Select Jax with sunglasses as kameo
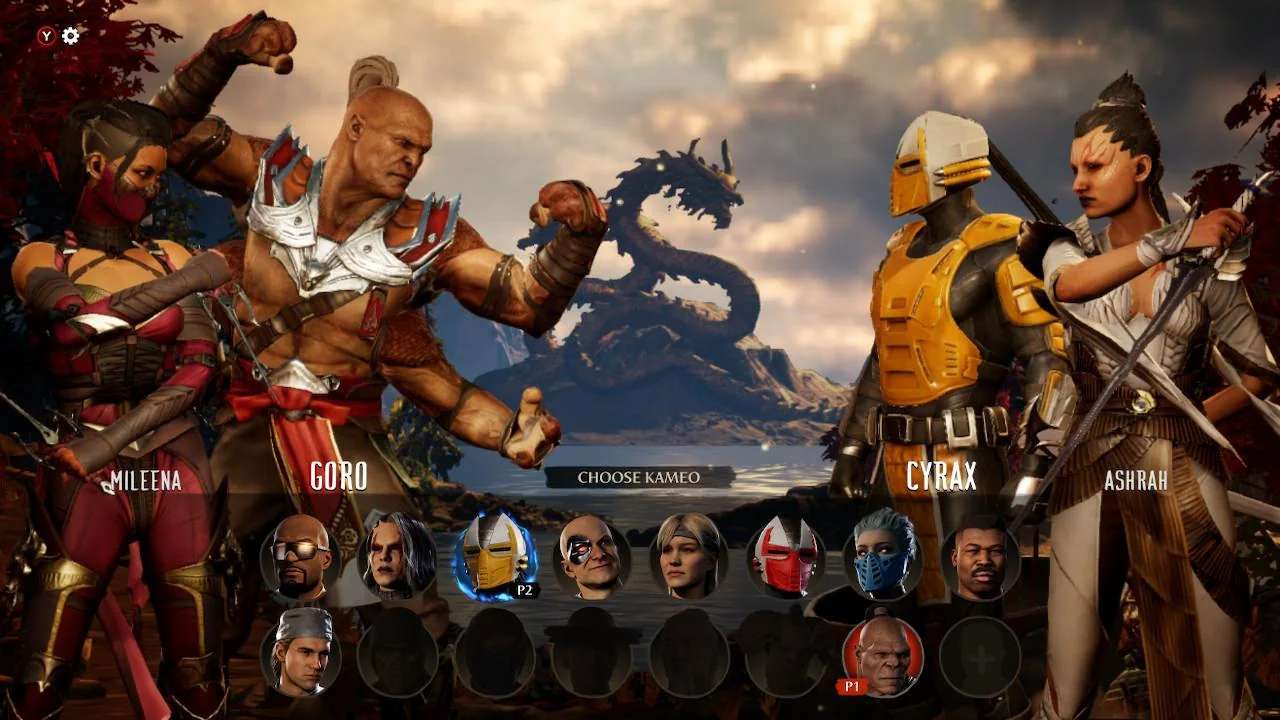The width and height of the screenshot is (1280, 720). [300, 556]
